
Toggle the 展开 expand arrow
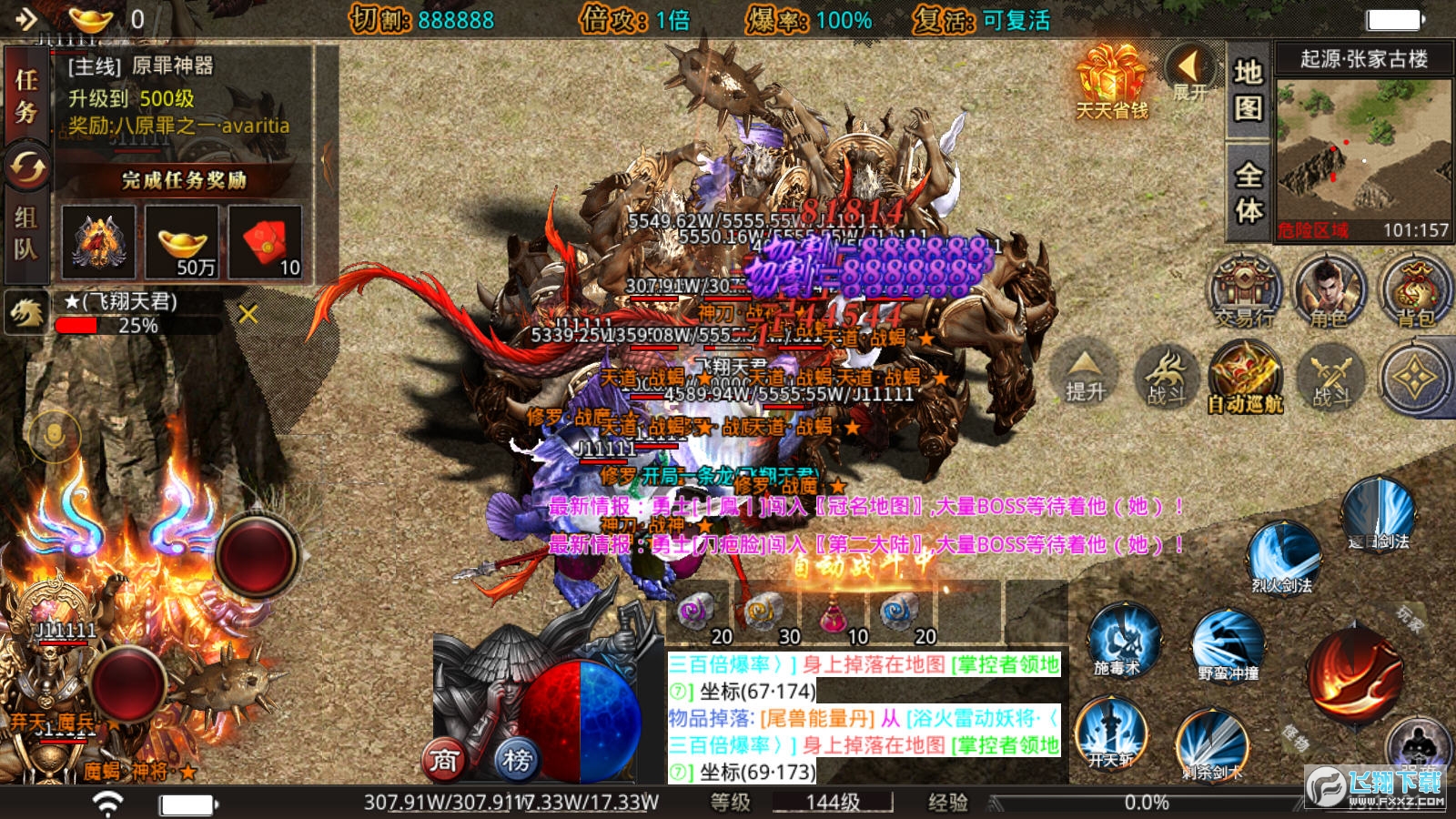point(1188,71)
